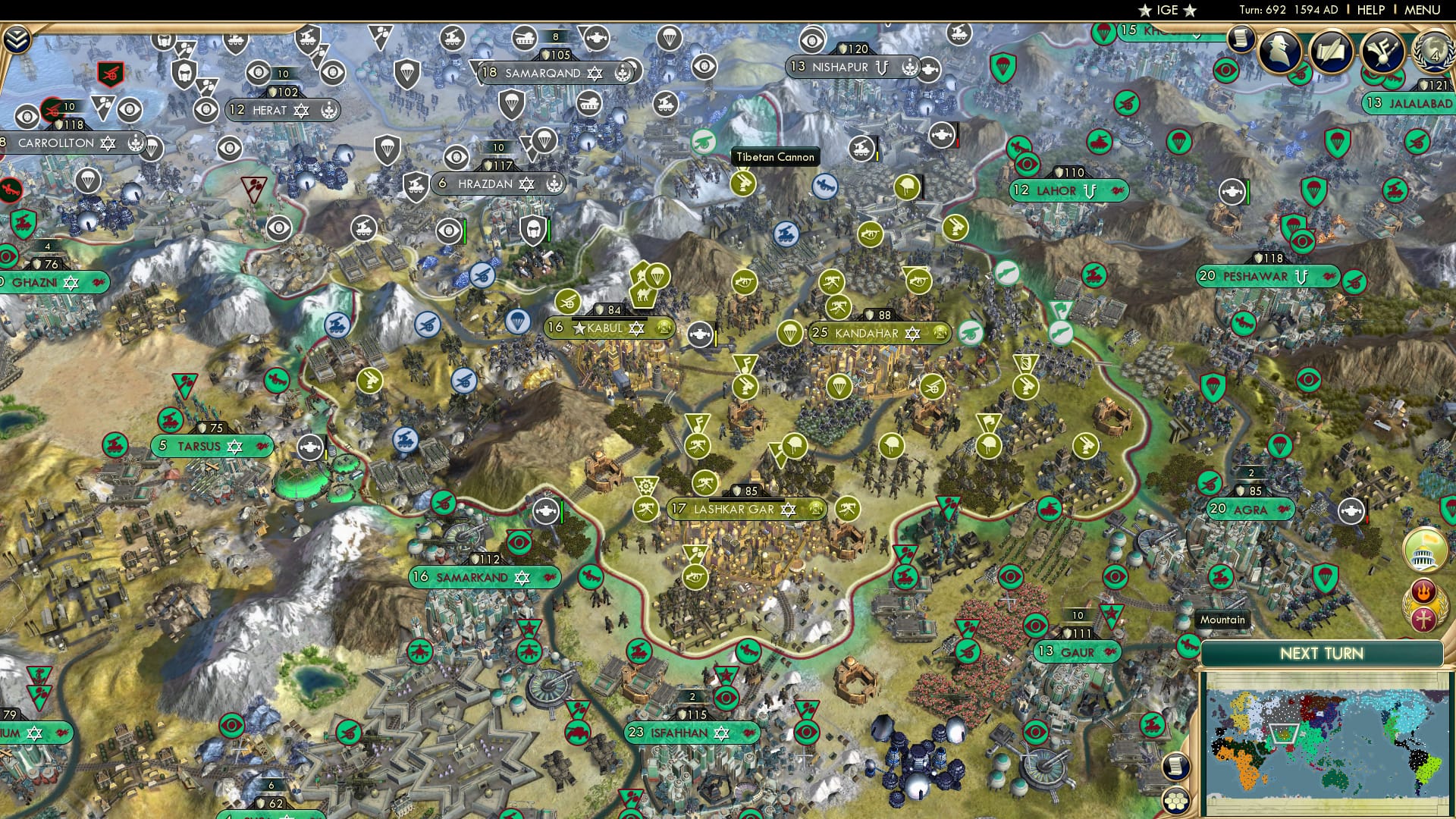
Task: Open the notification log scroll beside the minimap
Action: tap(1176, 768)
